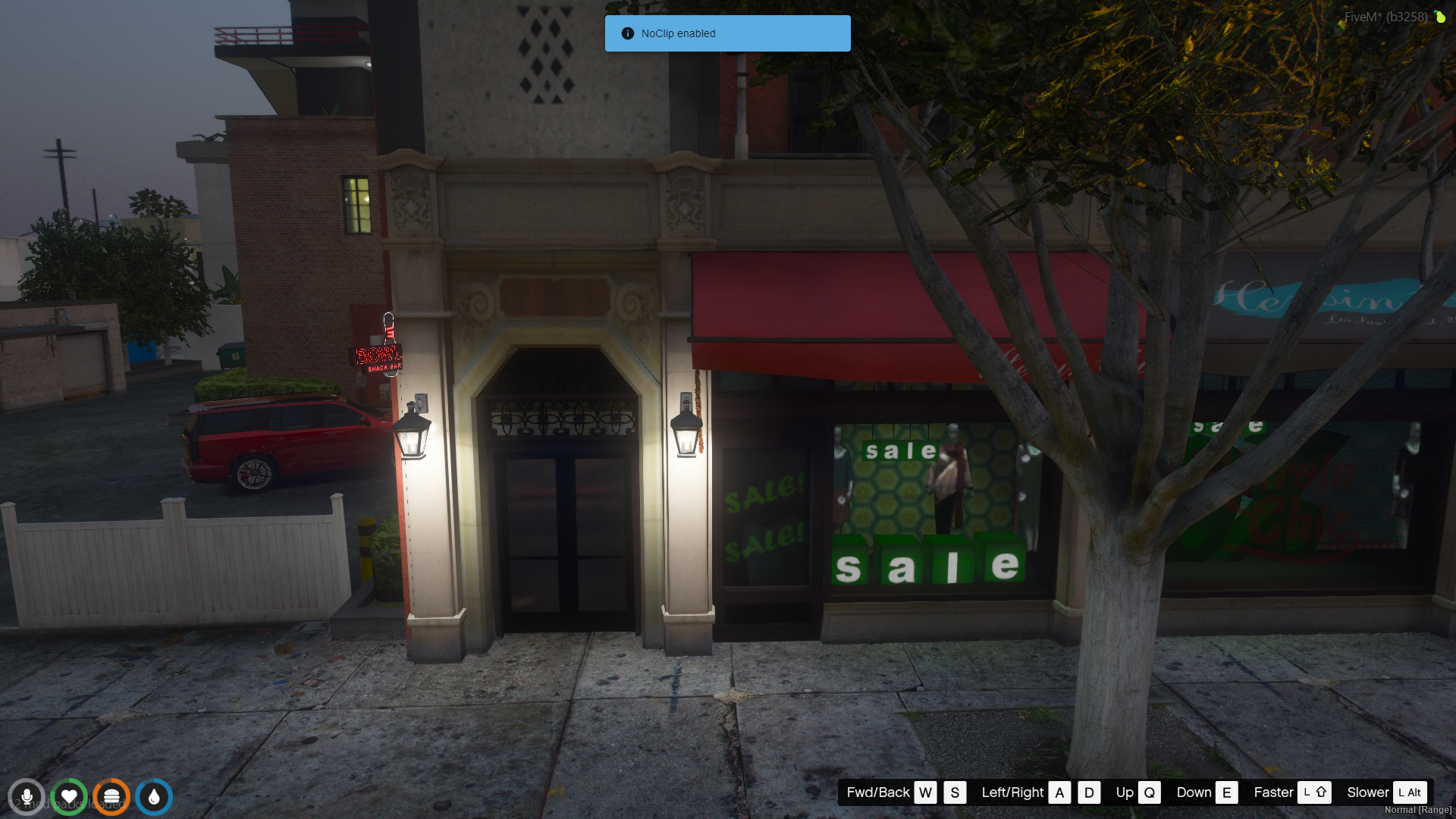The image size is (1456, 819).
Task: Click the NoClip enabled notification banner
Action: point(727,33)
